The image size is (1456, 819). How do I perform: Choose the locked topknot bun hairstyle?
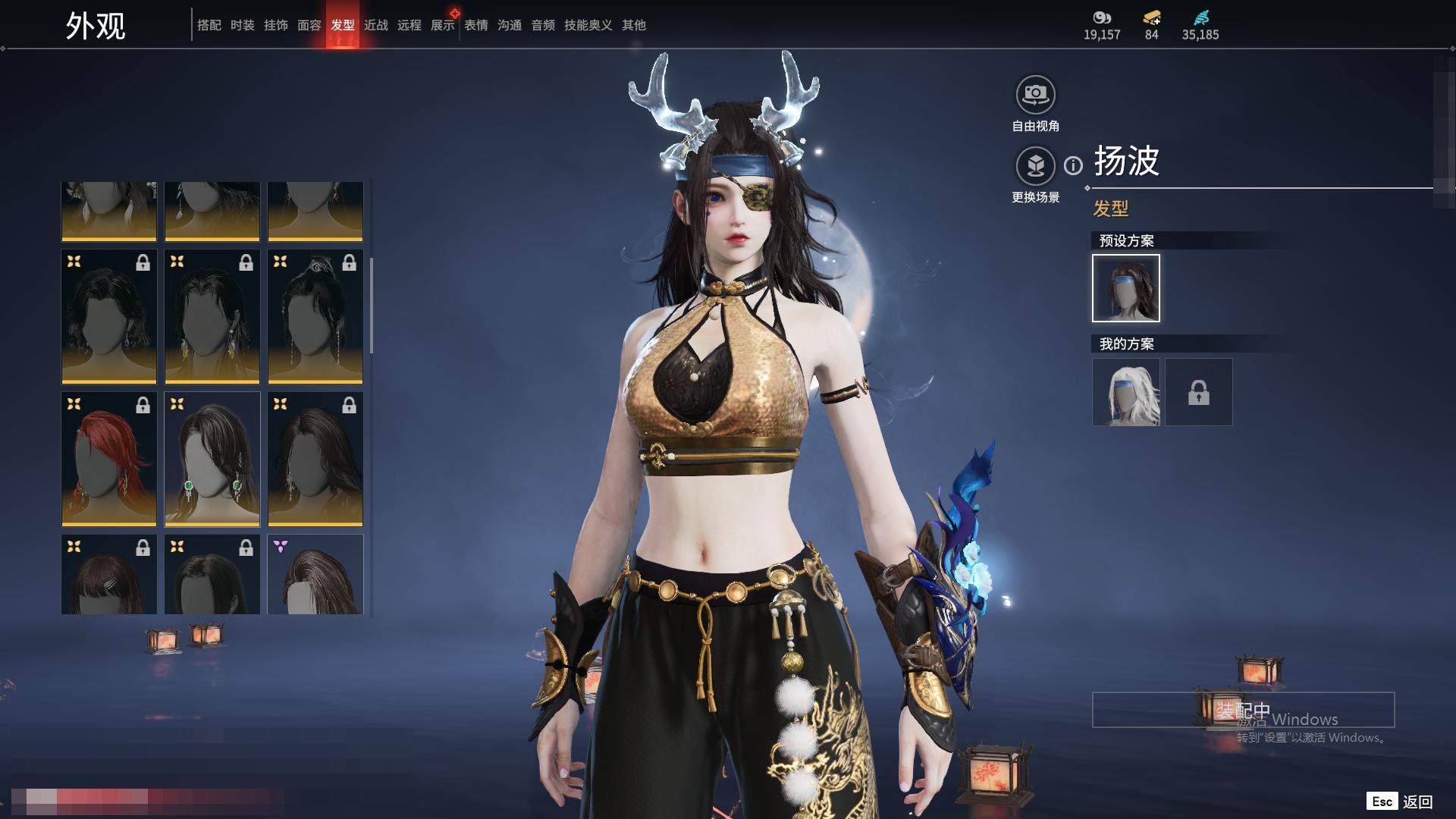coord(315,316)
